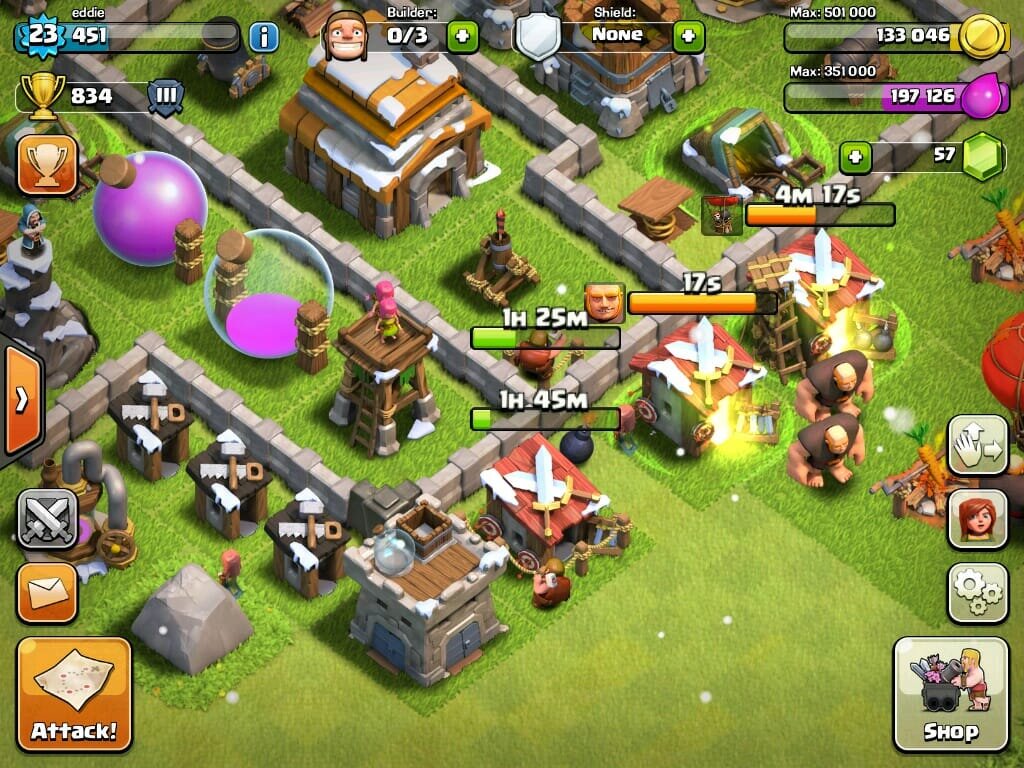Image resolution: width=1024 pixels, height=768 pixels.
Task: Tap the Attack! map button
Action: coord(74,694)
